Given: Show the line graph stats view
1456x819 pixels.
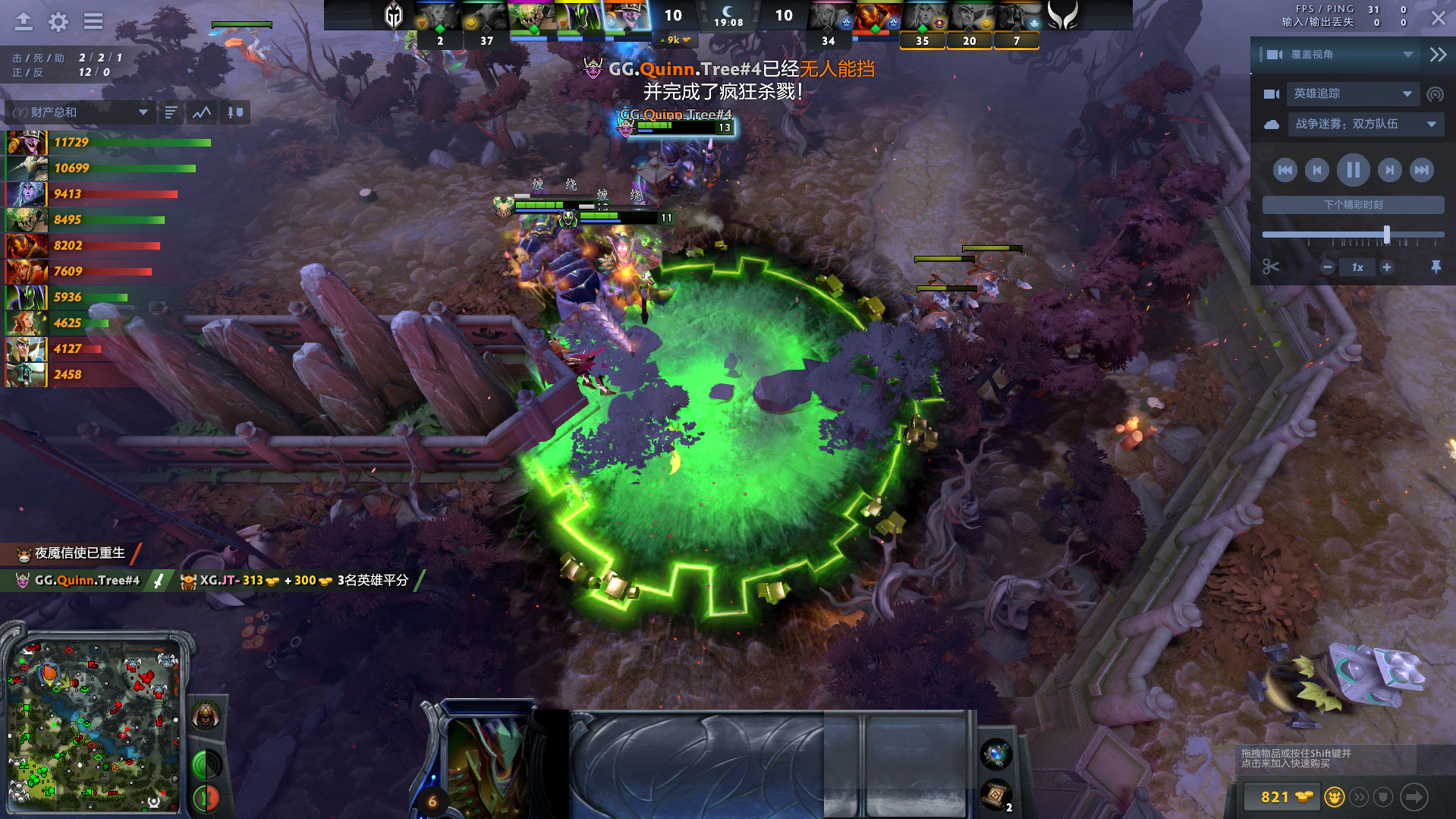Looking at the screenshot, I should (202, 112).
